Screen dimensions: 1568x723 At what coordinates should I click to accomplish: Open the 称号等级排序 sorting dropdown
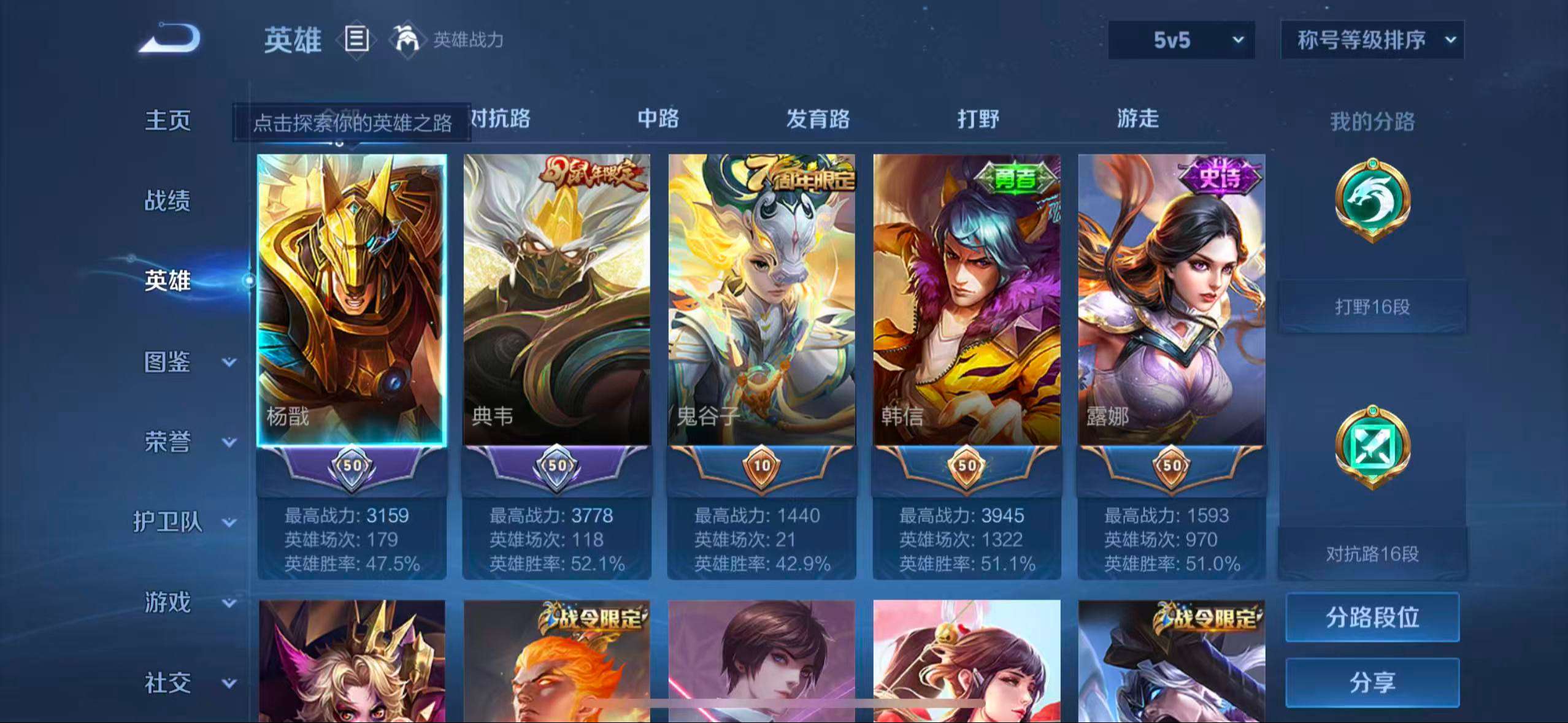point(1372,39)
